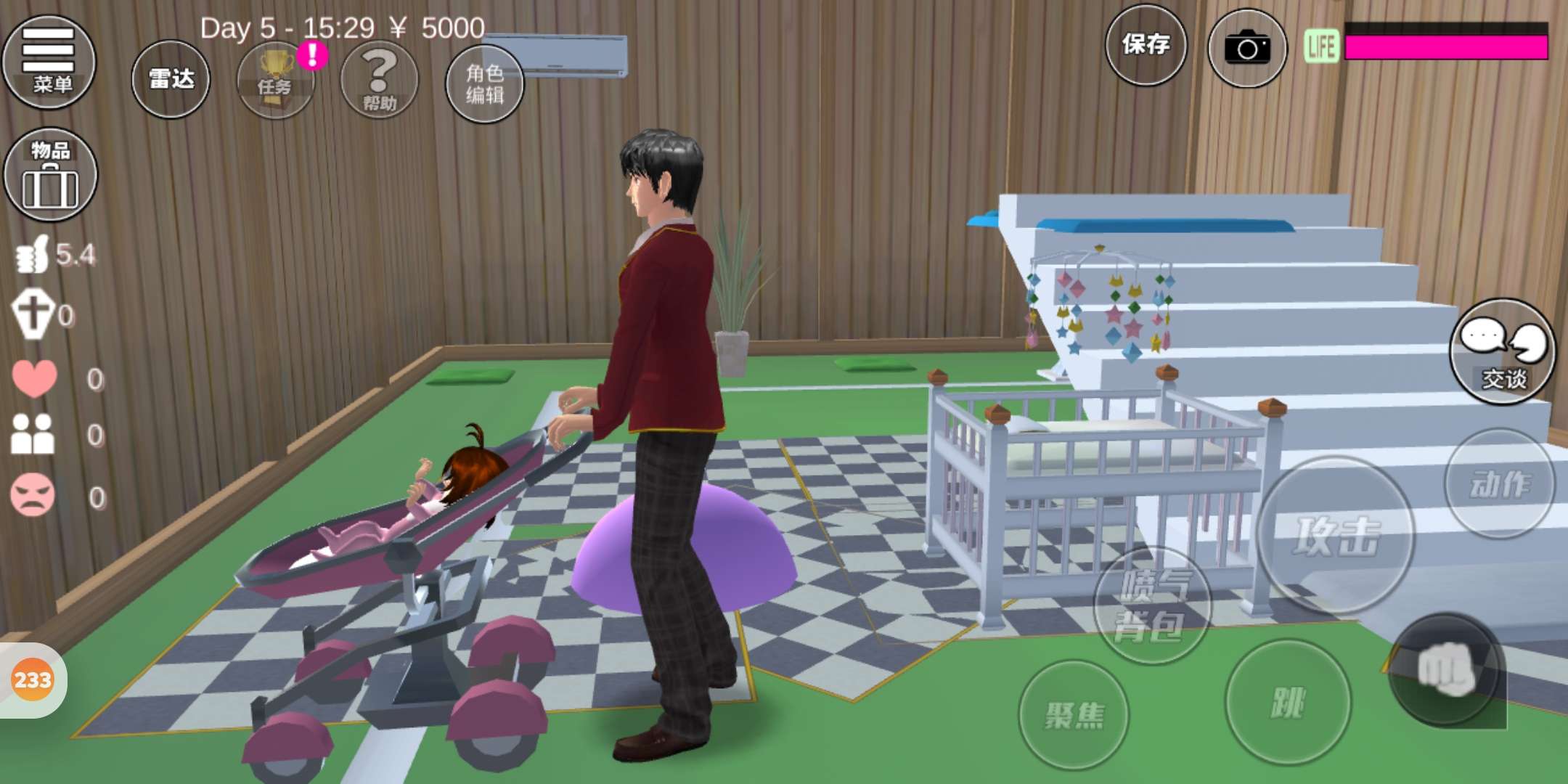
Task: Tap the 聚焦 focus button
Action: coord(1074,714)
